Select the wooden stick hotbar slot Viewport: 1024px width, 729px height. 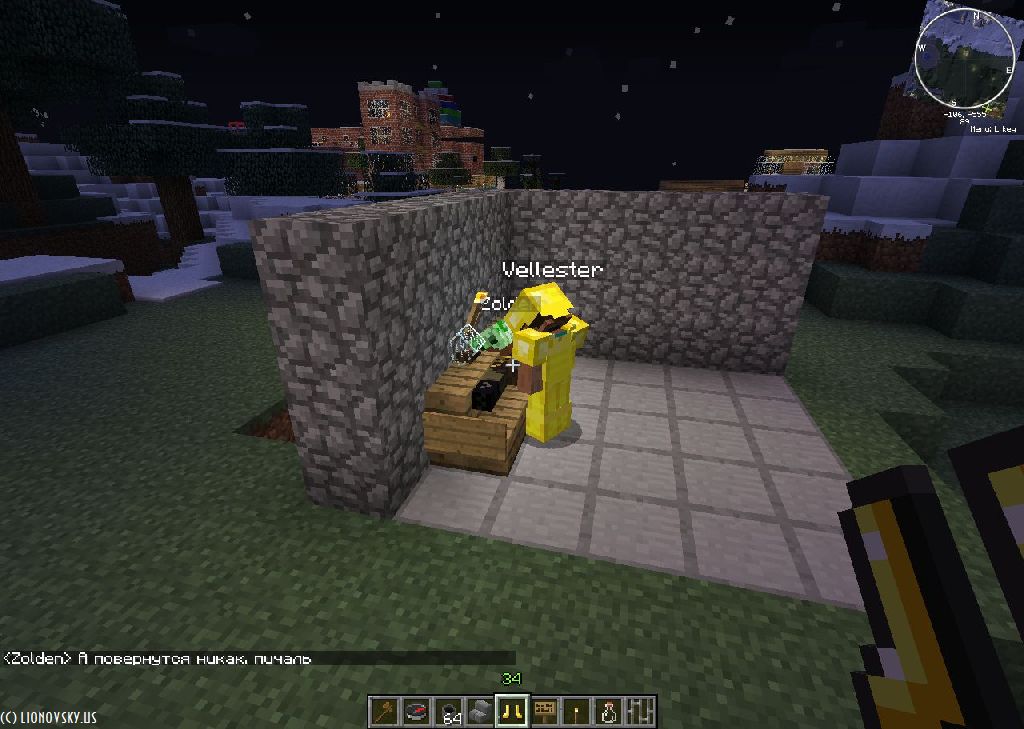(384, 711)
